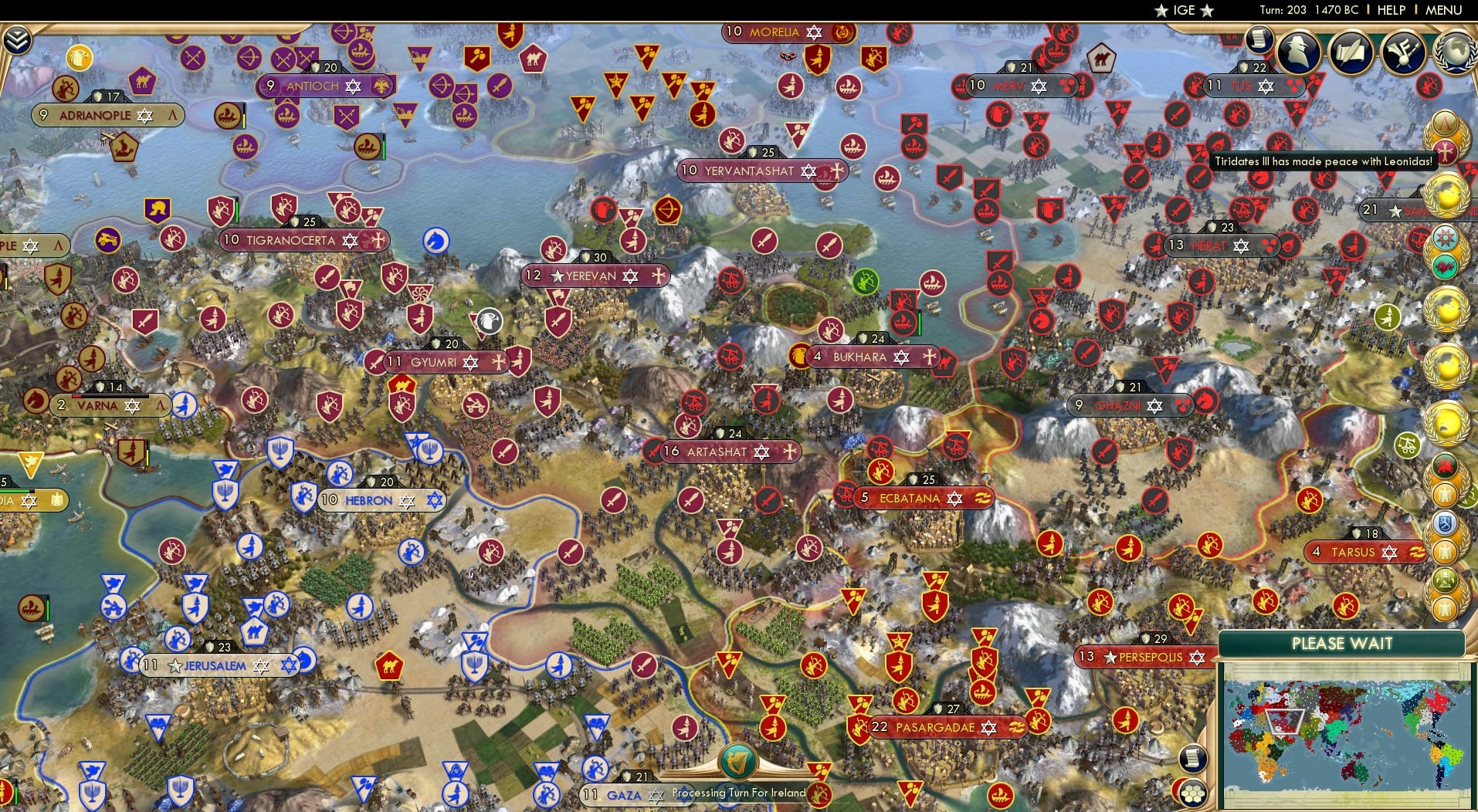The image size is (1478, 812).
Task: Open the HELP menu item
Action: [x=1390, y=10]
